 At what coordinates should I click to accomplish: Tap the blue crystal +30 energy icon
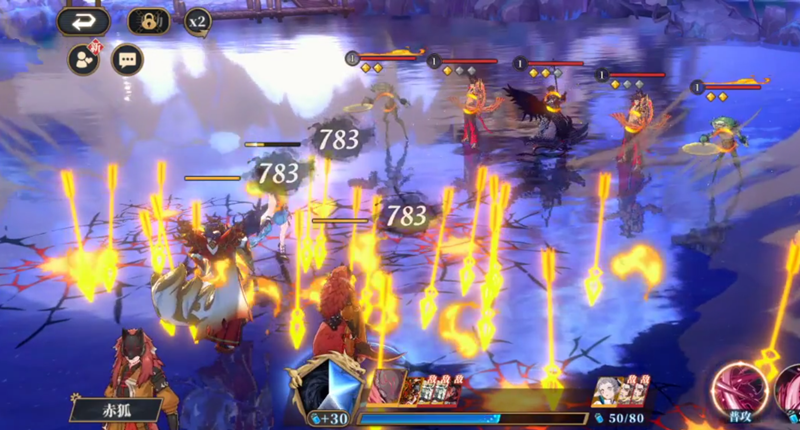coord(326,388)
